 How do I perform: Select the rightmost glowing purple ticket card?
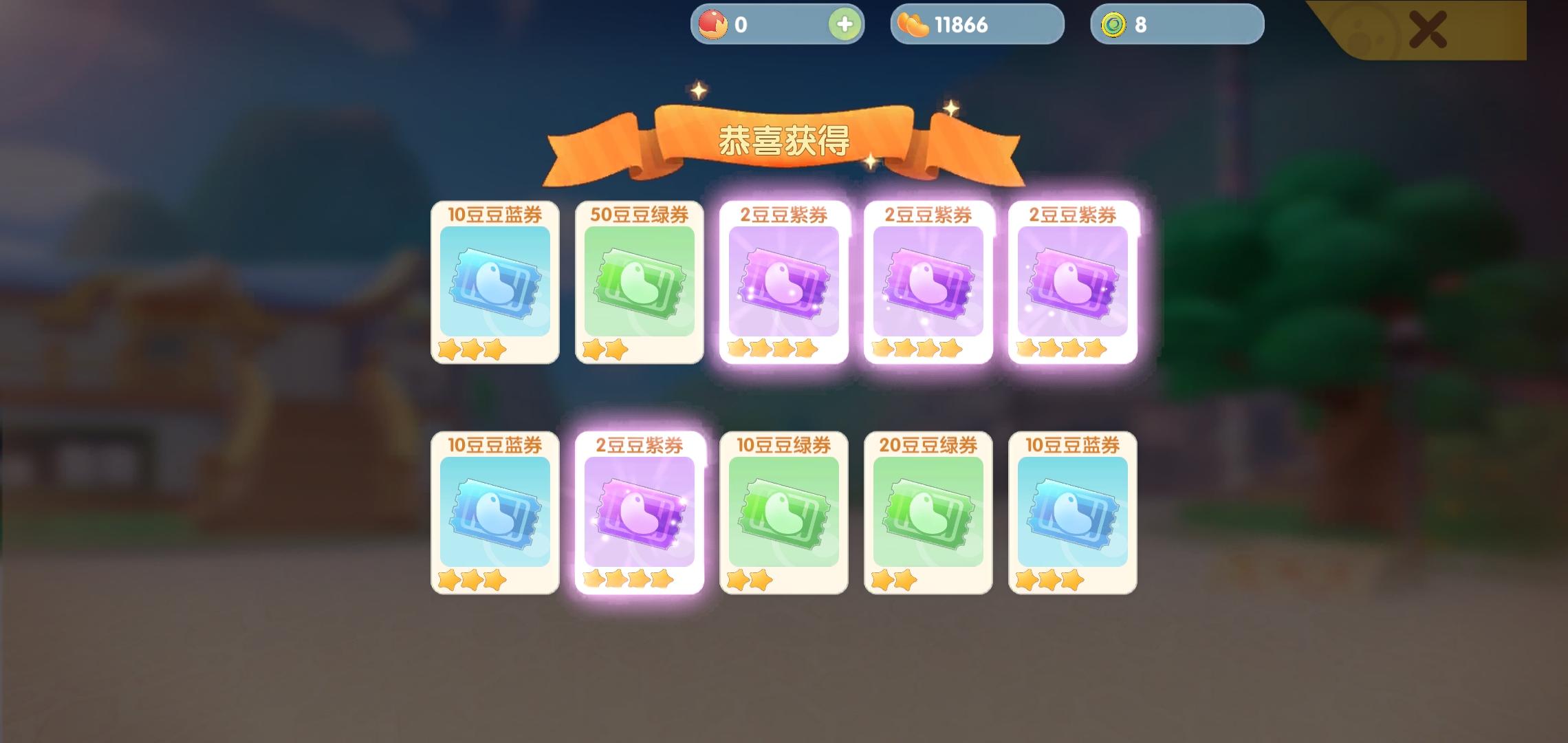coord(1071,286)
